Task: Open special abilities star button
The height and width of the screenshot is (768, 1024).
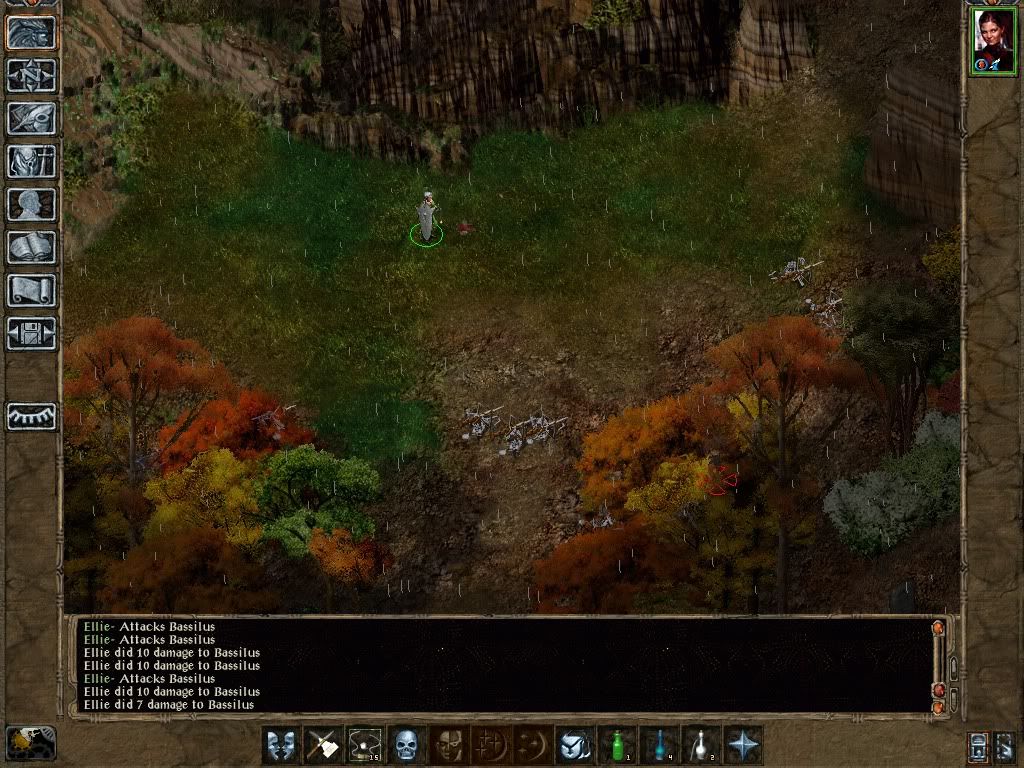Action: point(743,745)
